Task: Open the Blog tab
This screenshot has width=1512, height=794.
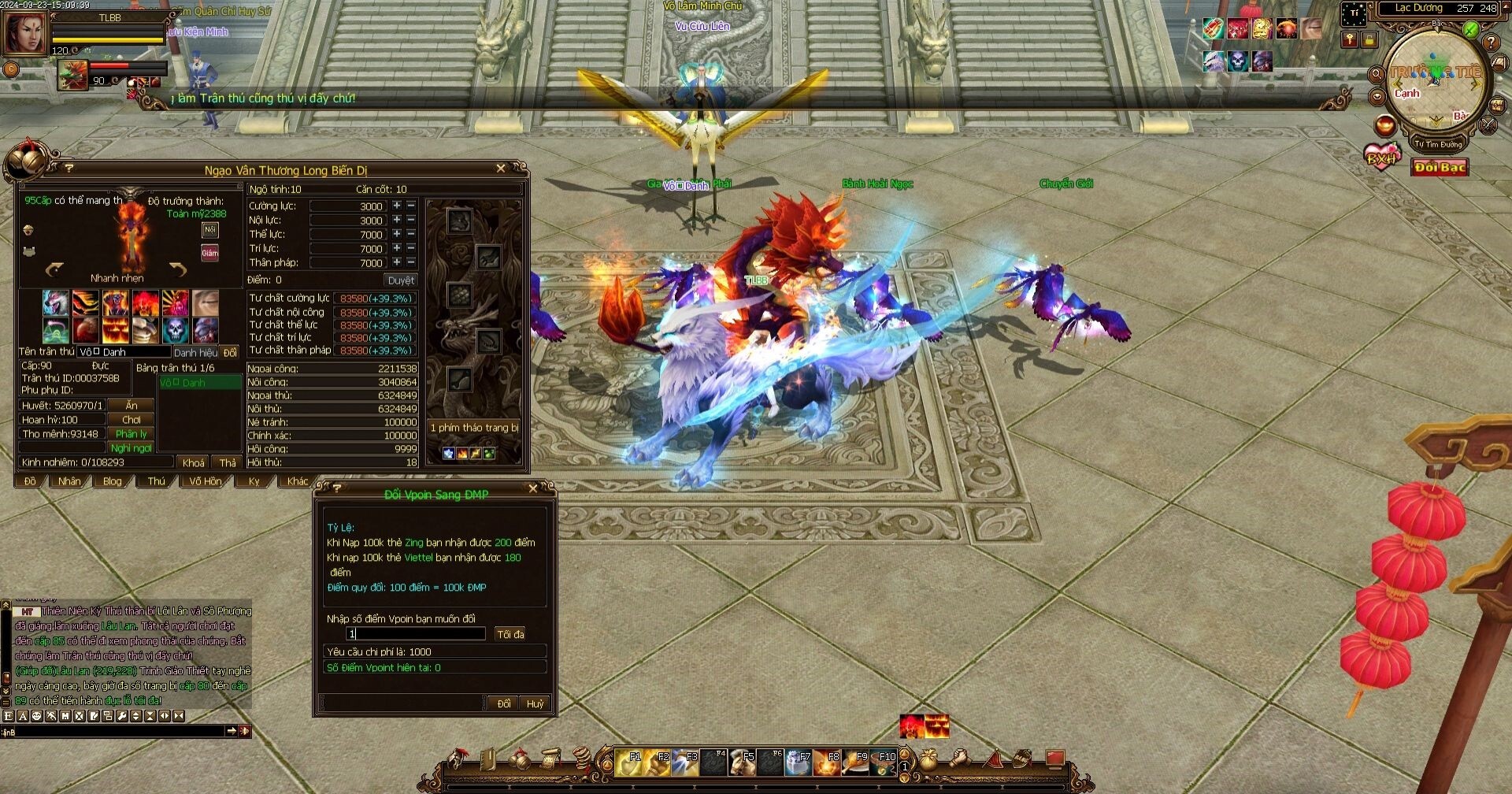Action: 113,481
